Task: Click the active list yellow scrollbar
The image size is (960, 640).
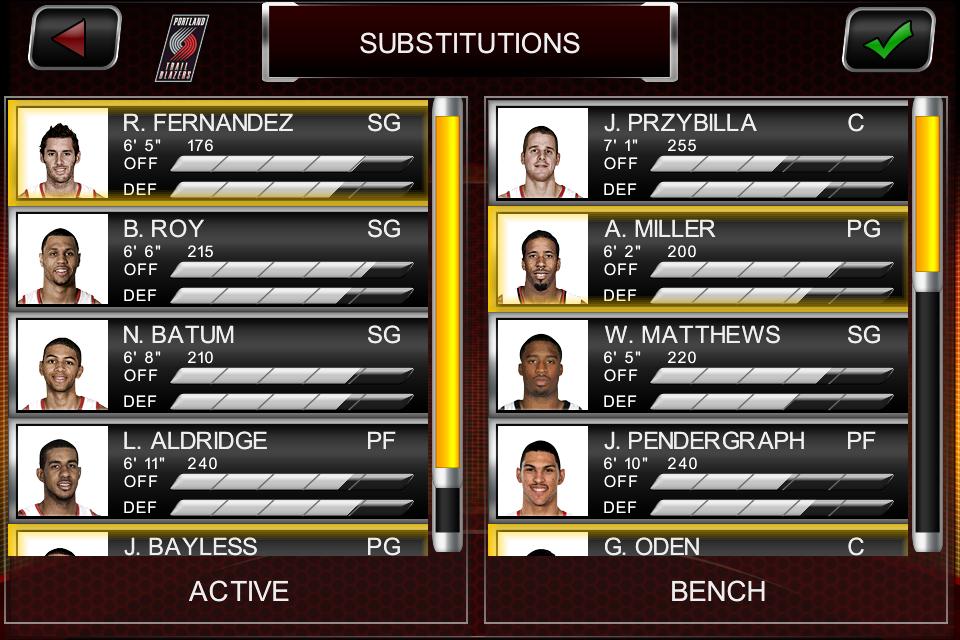Action: (447, 290)
